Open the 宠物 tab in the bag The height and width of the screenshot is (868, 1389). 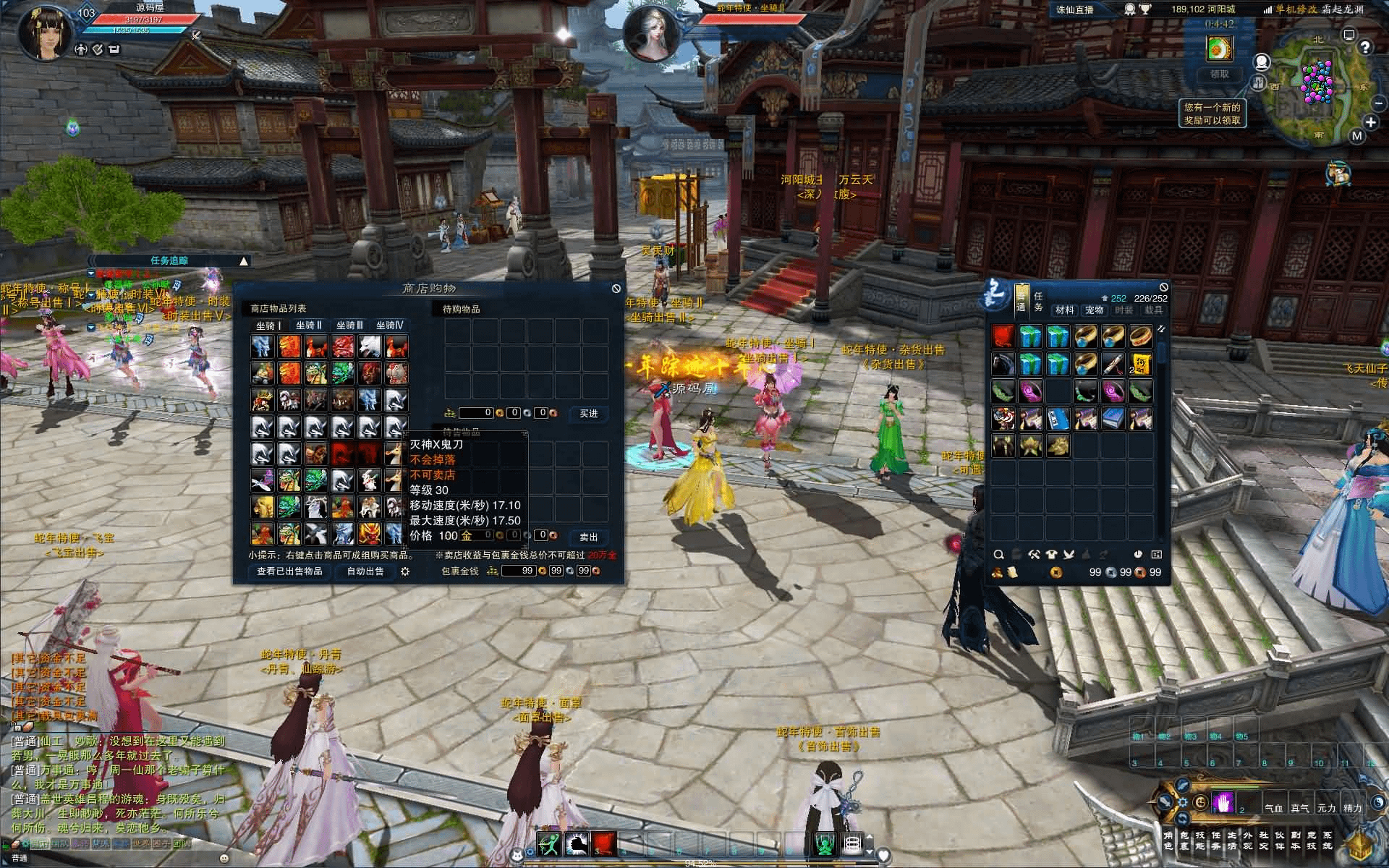tap(1094, 310)
